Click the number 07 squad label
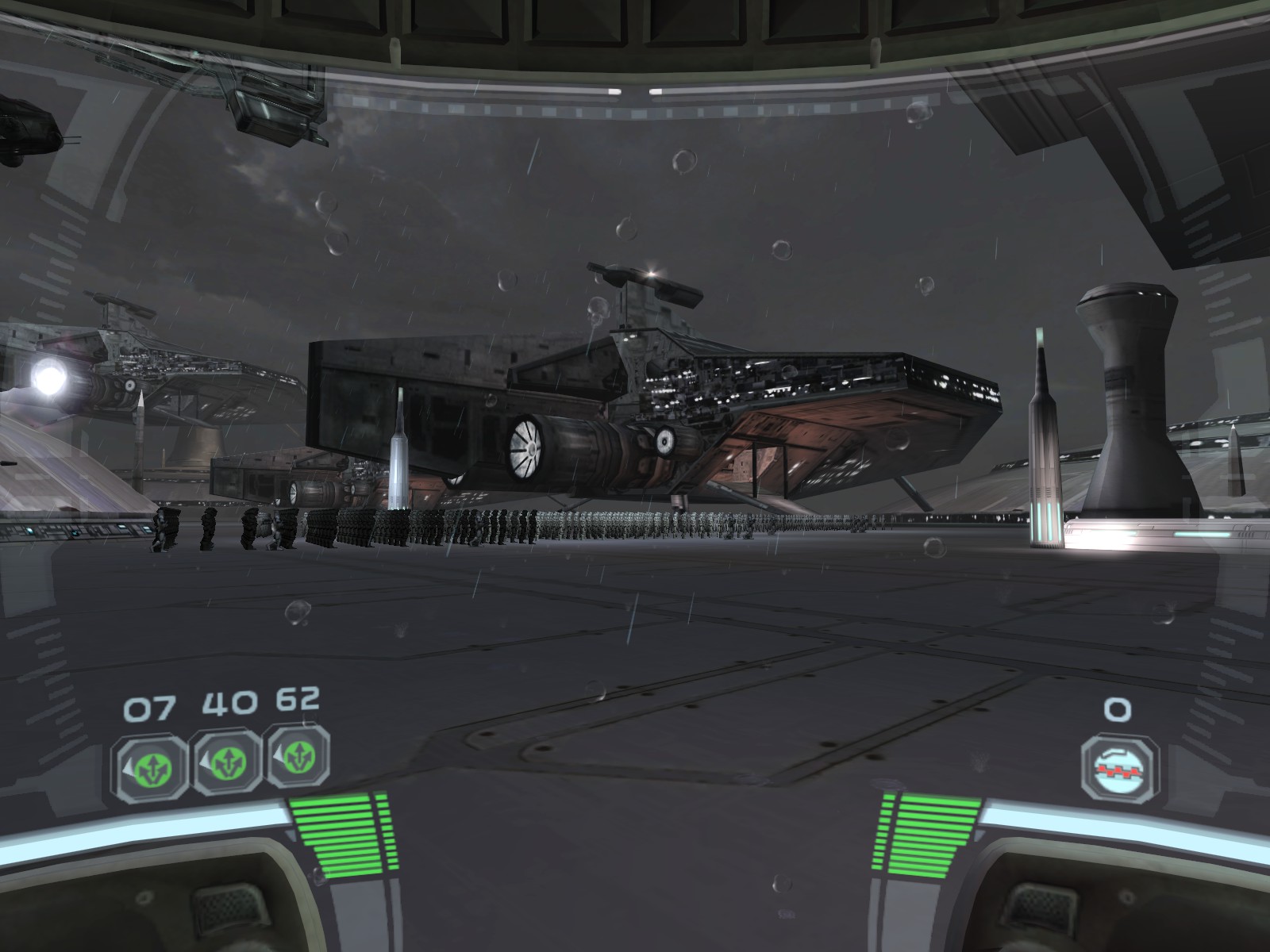Screen dimensions: 1270x952 pyautogui.click(x=148, y=704)
